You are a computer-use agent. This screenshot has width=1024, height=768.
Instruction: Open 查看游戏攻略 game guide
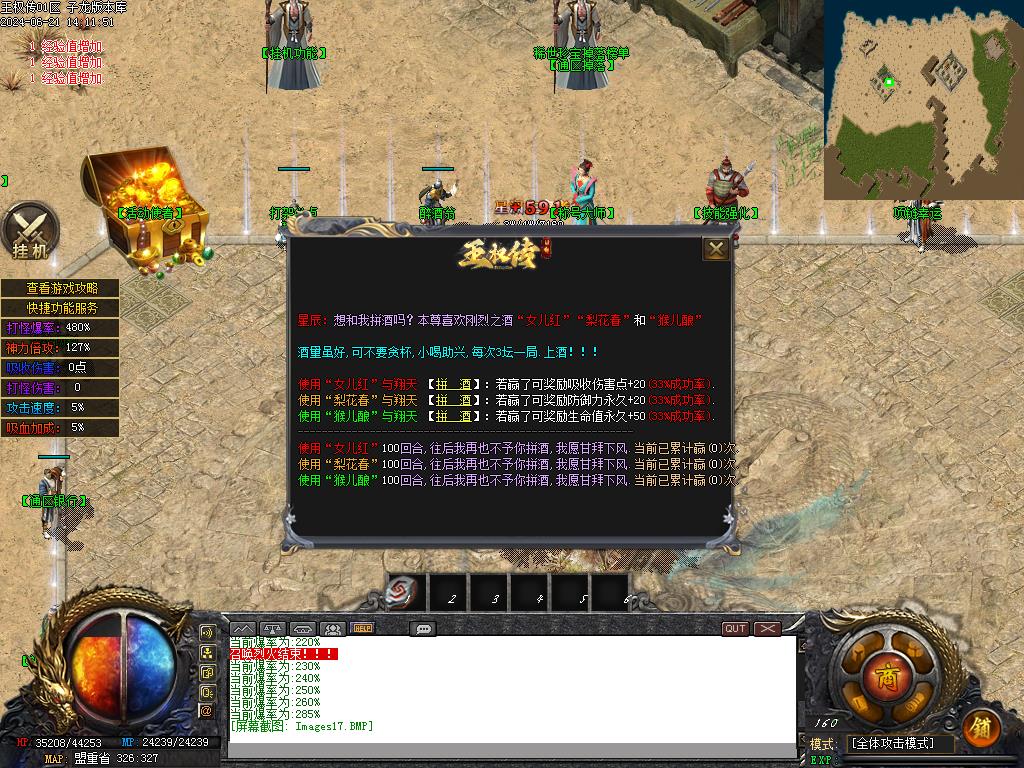pos(62,288)
